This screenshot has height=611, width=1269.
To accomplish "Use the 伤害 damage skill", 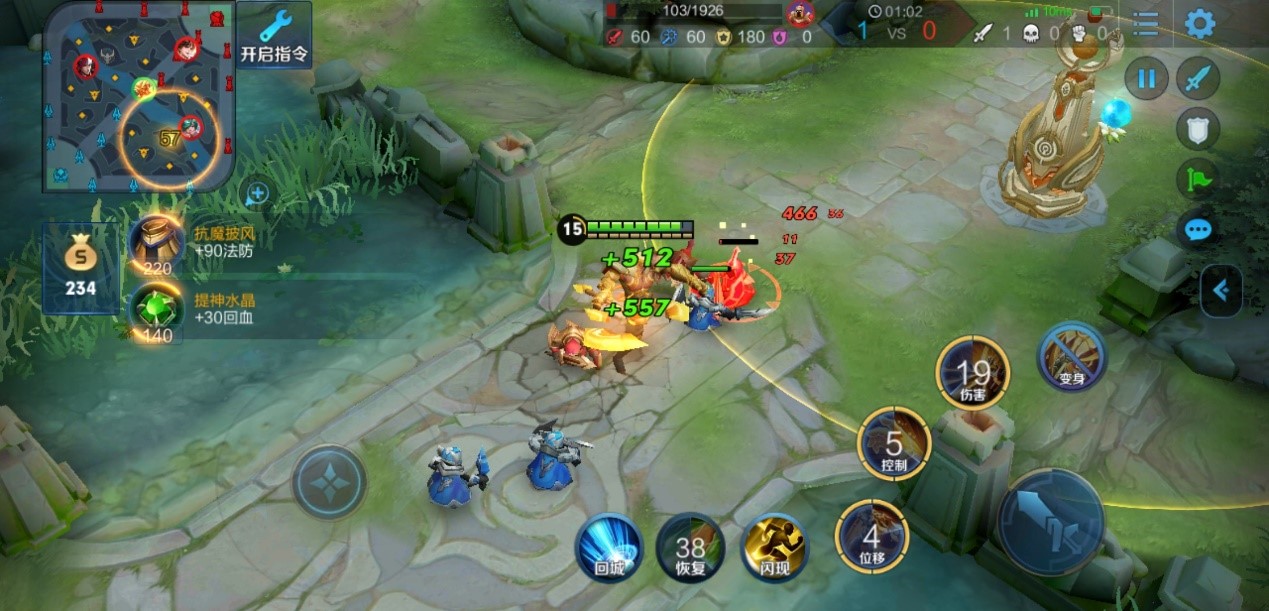I will [x=972, y=372].
